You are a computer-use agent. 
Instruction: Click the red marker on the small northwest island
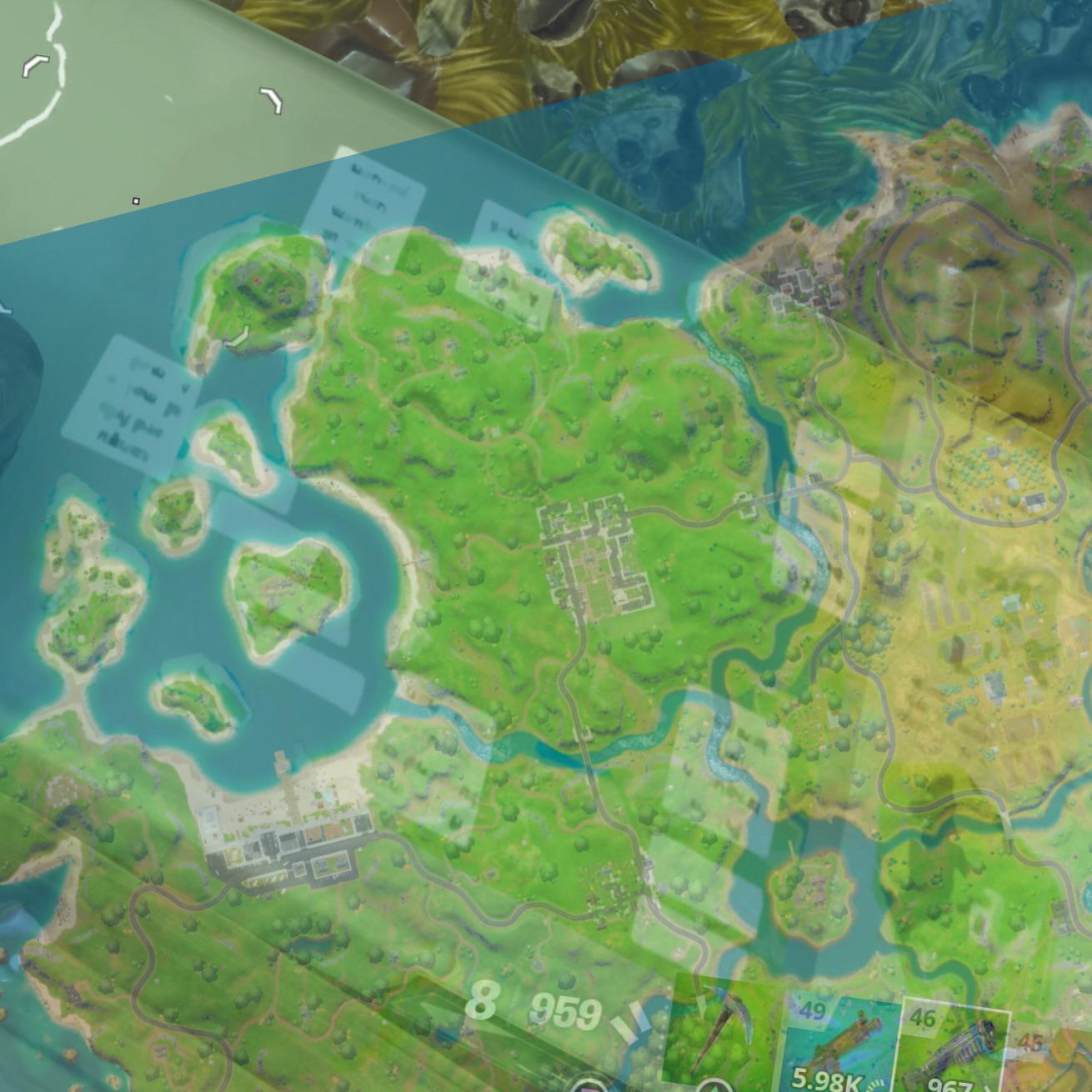[x=257, y=279]
